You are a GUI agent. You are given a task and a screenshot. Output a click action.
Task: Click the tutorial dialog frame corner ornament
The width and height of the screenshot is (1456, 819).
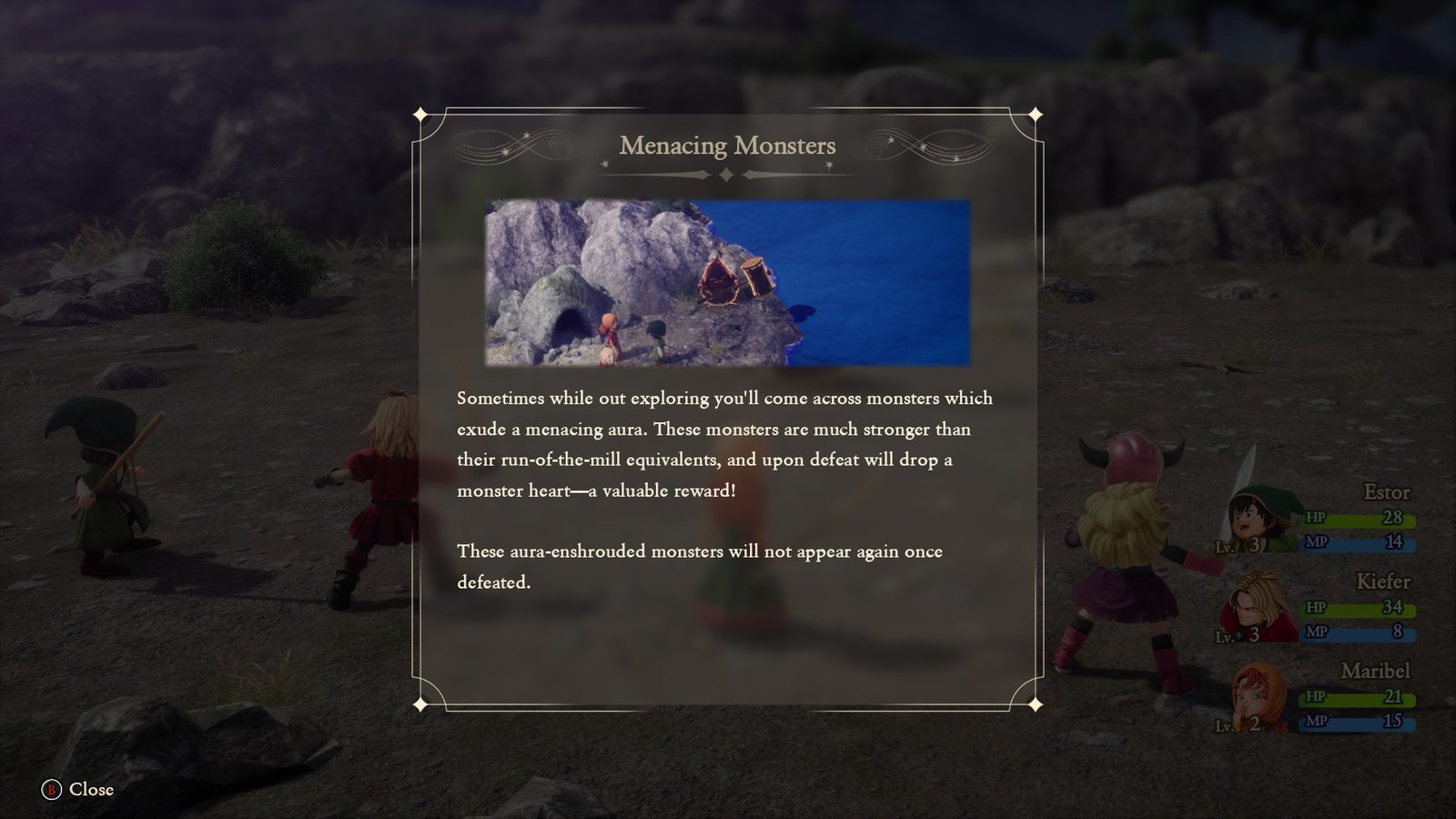click(421, 115)
